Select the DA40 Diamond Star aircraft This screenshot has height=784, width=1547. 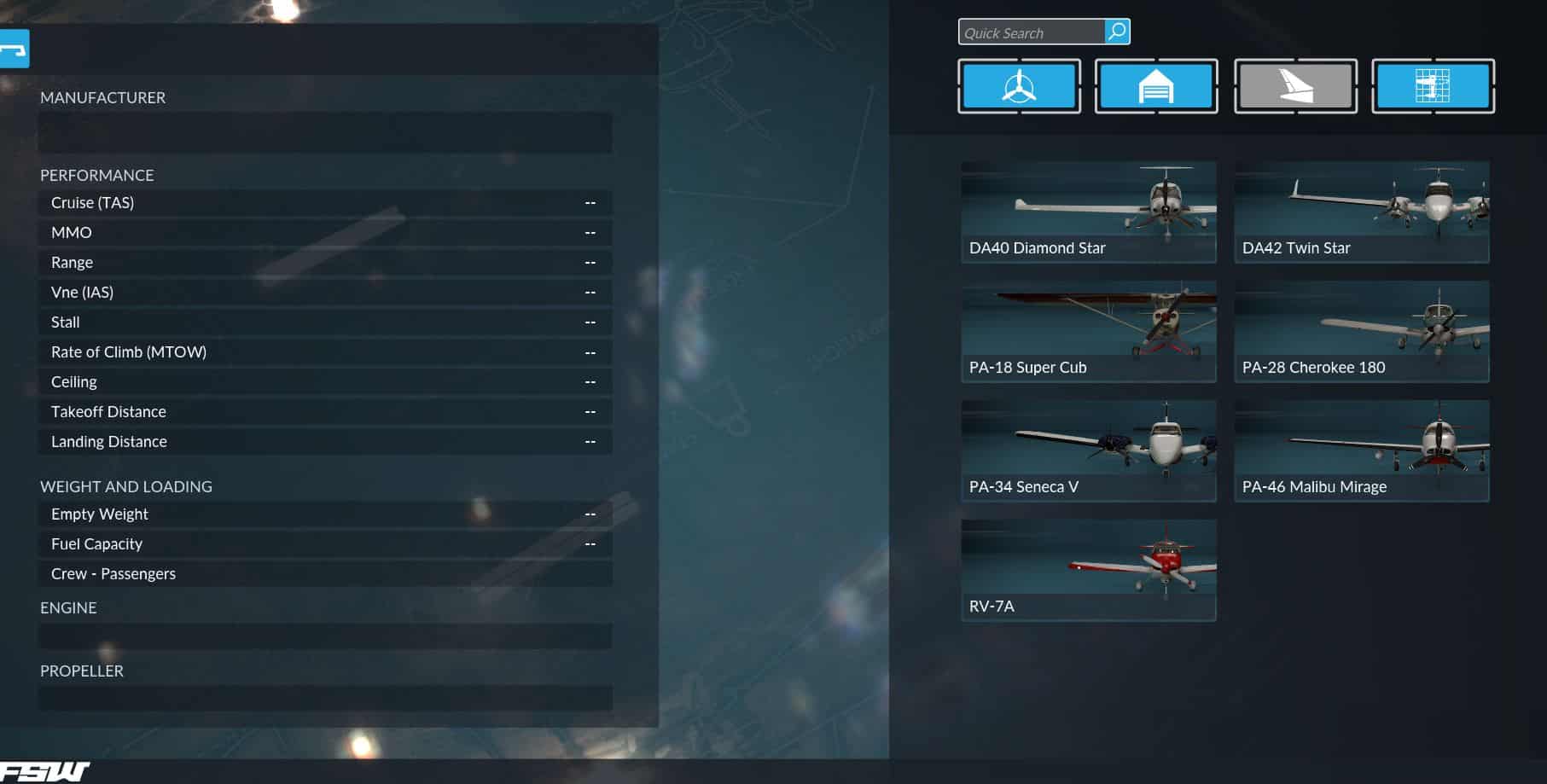1088,212
